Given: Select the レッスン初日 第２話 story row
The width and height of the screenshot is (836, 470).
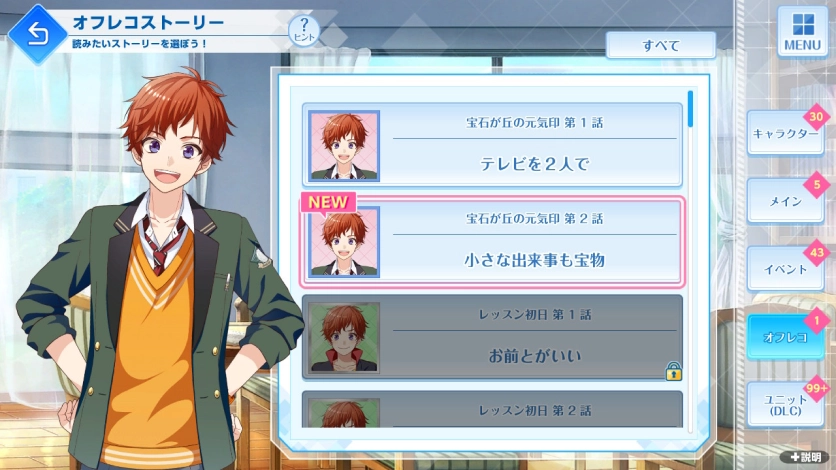Looking at the screenshot, I should click(493, 410).
